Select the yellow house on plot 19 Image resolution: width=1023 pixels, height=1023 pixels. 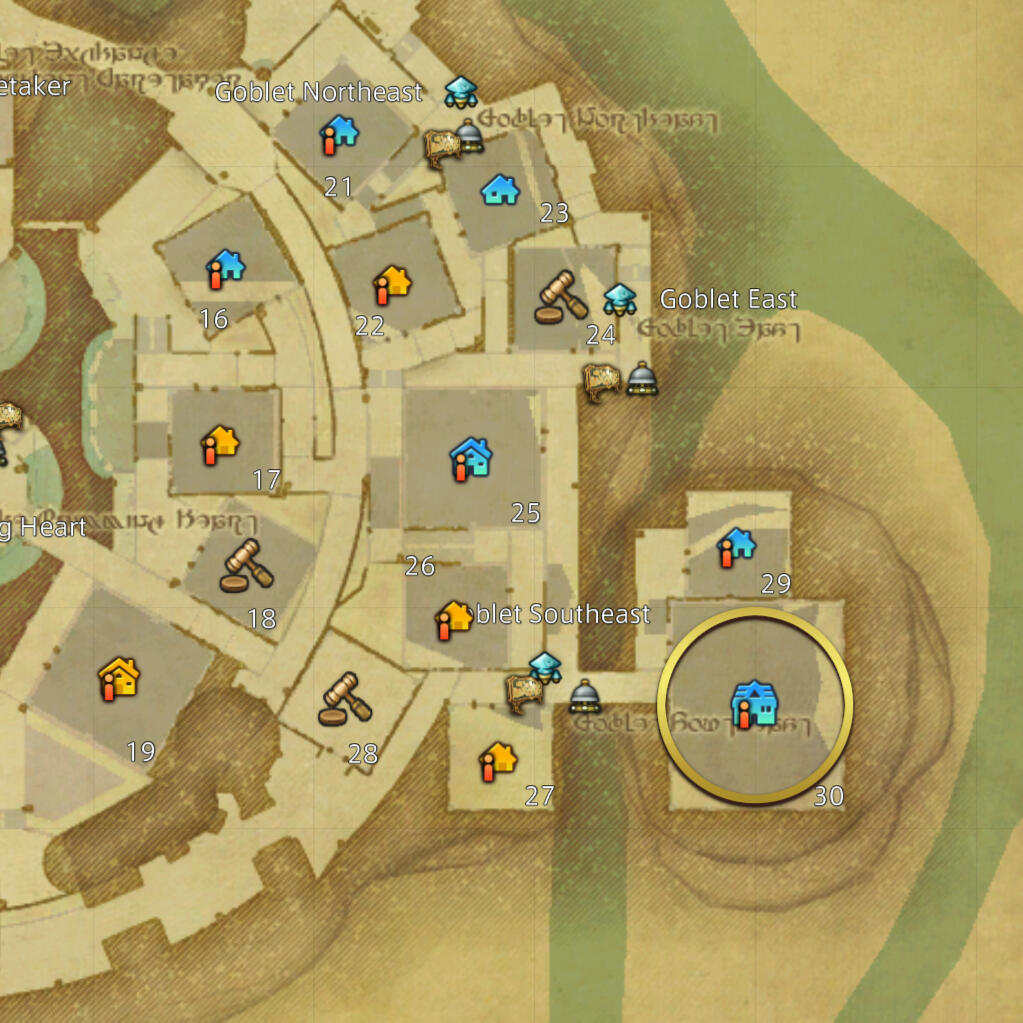(119, 678)
